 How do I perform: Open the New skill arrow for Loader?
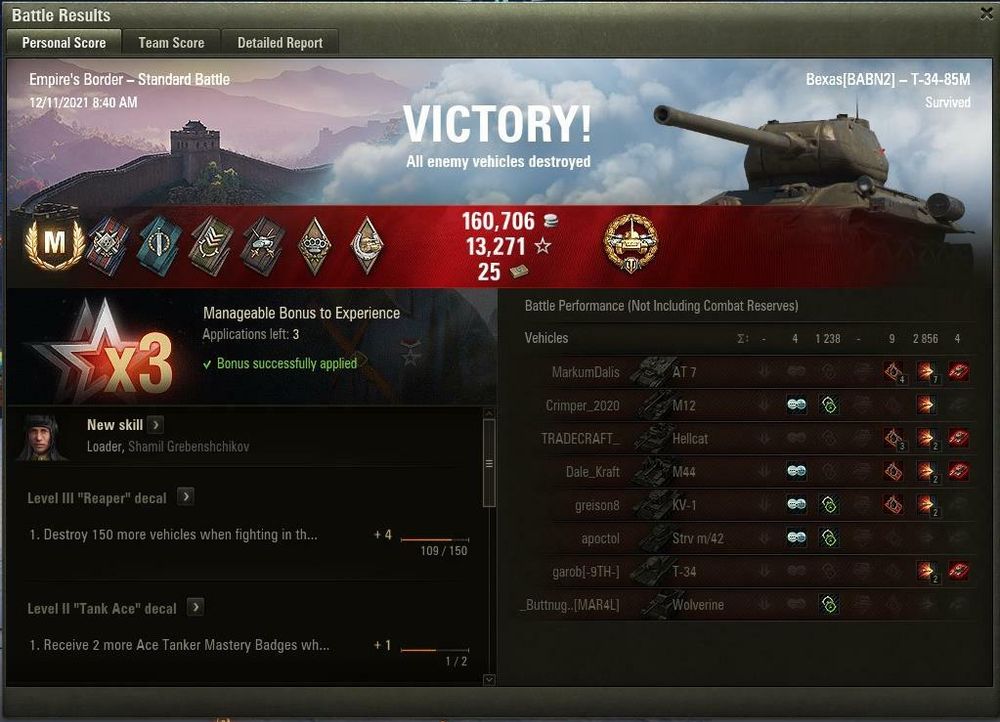point(156,425)
